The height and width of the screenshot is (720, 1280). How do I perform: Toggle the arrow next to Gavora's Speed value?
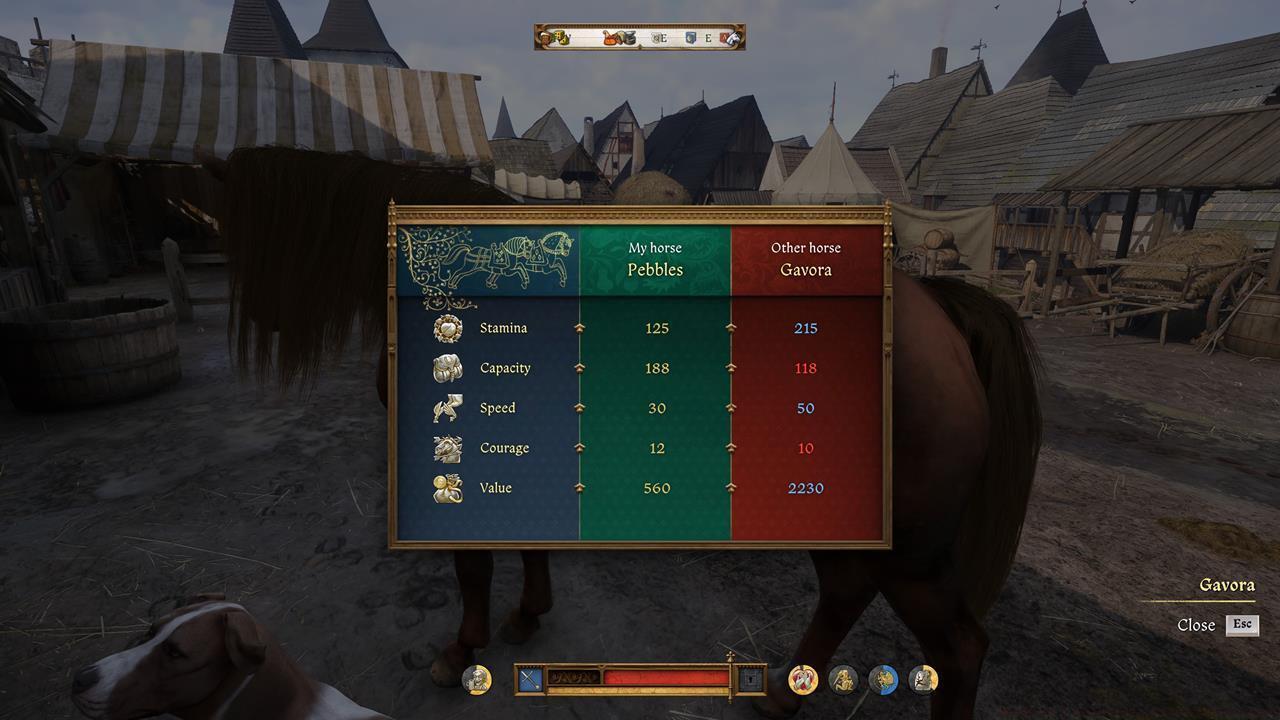pos(730,407)
